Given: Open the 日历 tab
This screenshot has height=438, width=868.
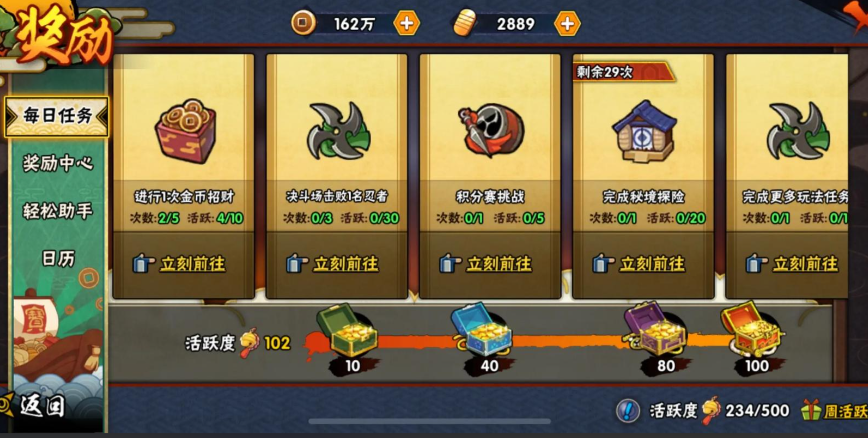Looking at the screenshot, I should coord(57,258).
